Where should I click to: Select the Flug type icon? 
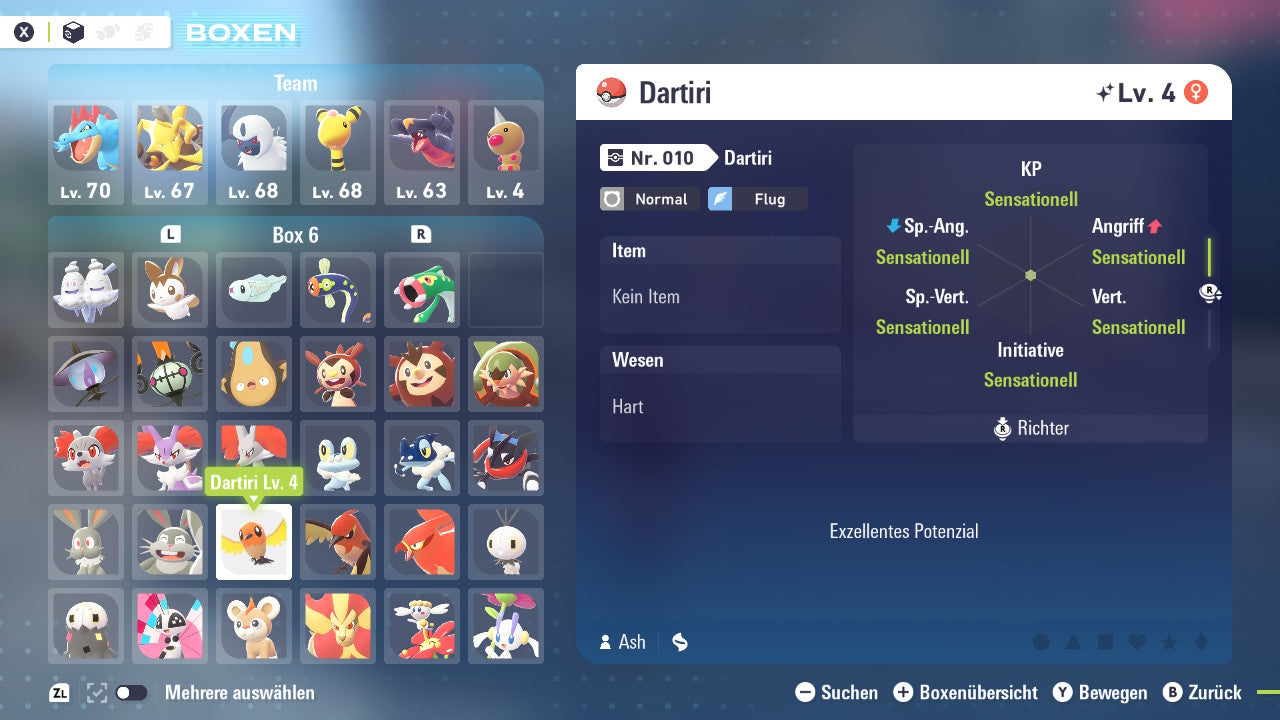758,199
